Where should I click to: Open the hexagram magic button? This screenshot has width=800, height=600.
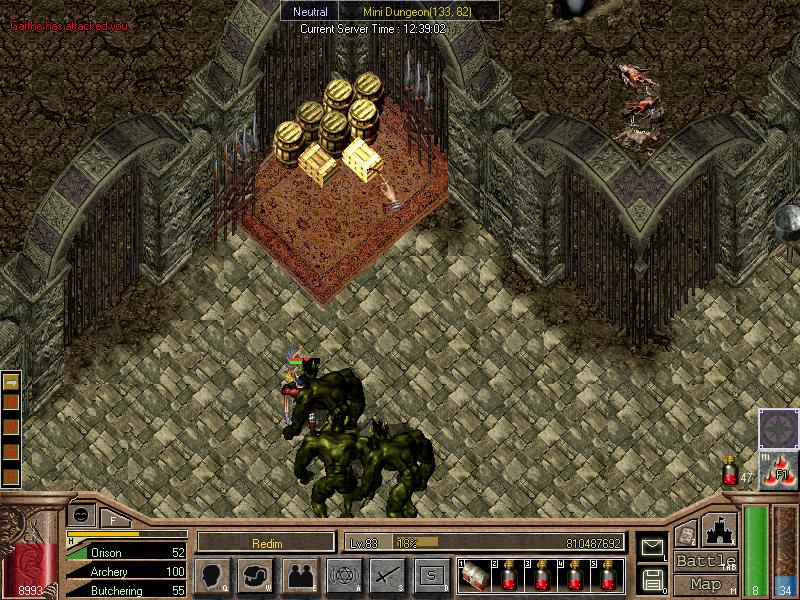343,575
